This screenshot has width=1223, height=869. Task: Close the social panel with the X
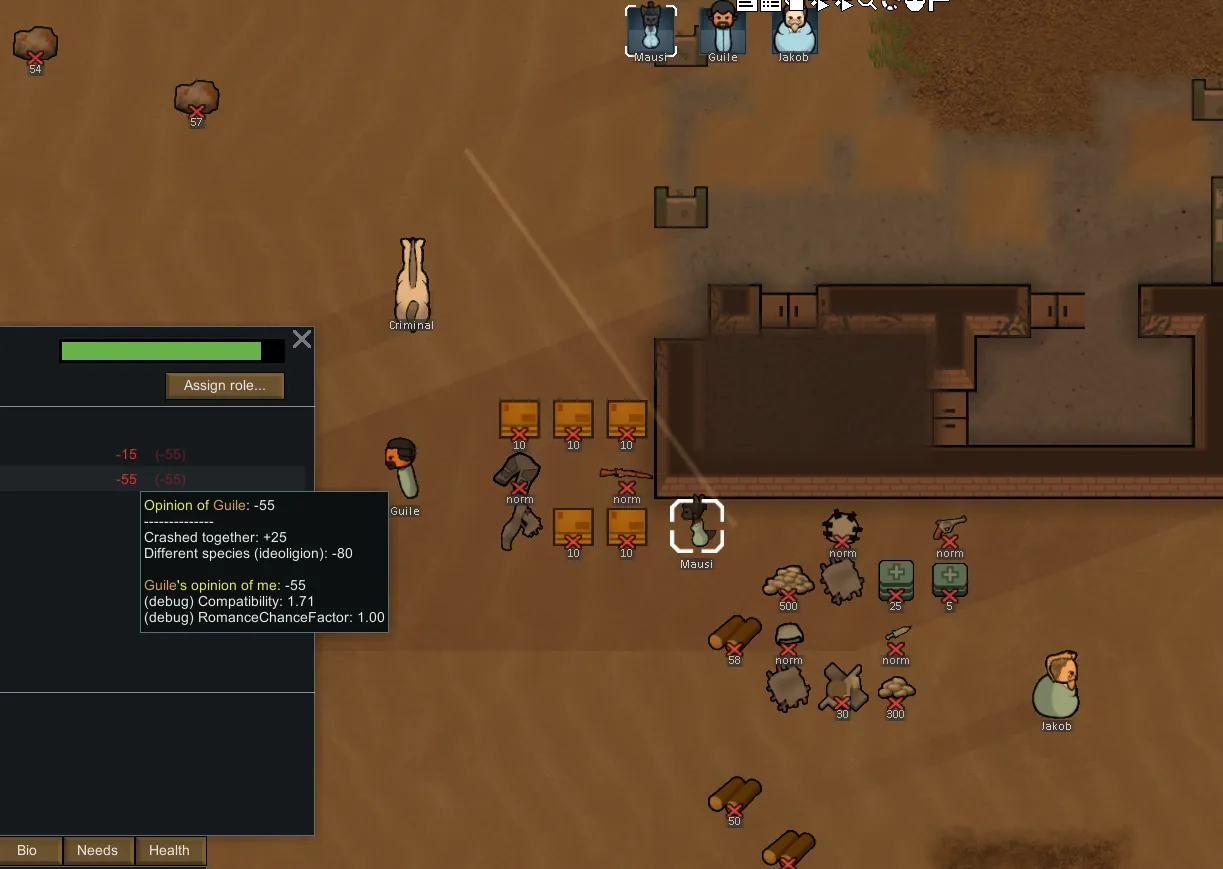click(x=301, y=339)
